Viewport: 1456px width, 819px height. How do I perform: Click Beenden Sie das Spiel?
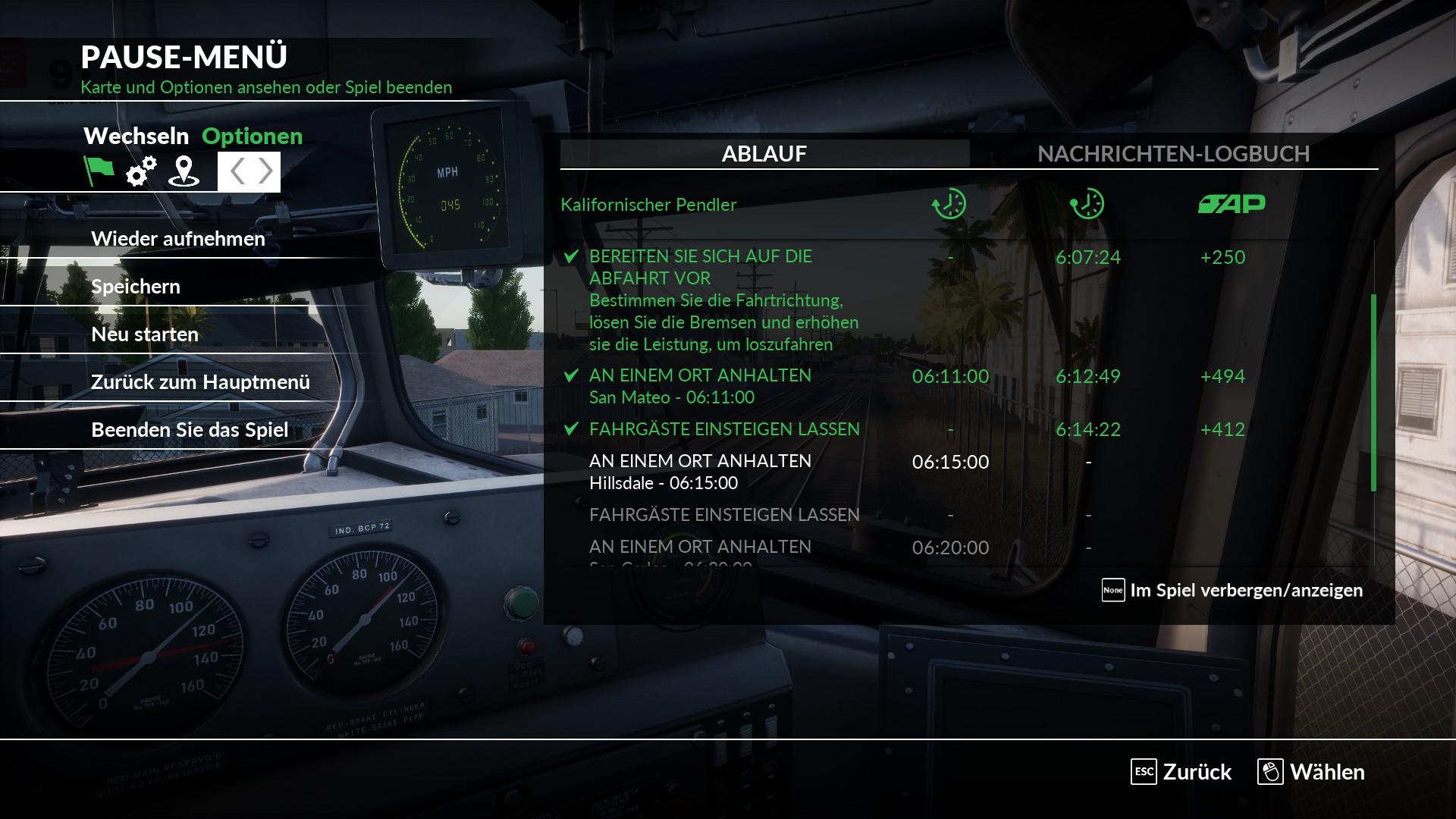click(190, 430)
